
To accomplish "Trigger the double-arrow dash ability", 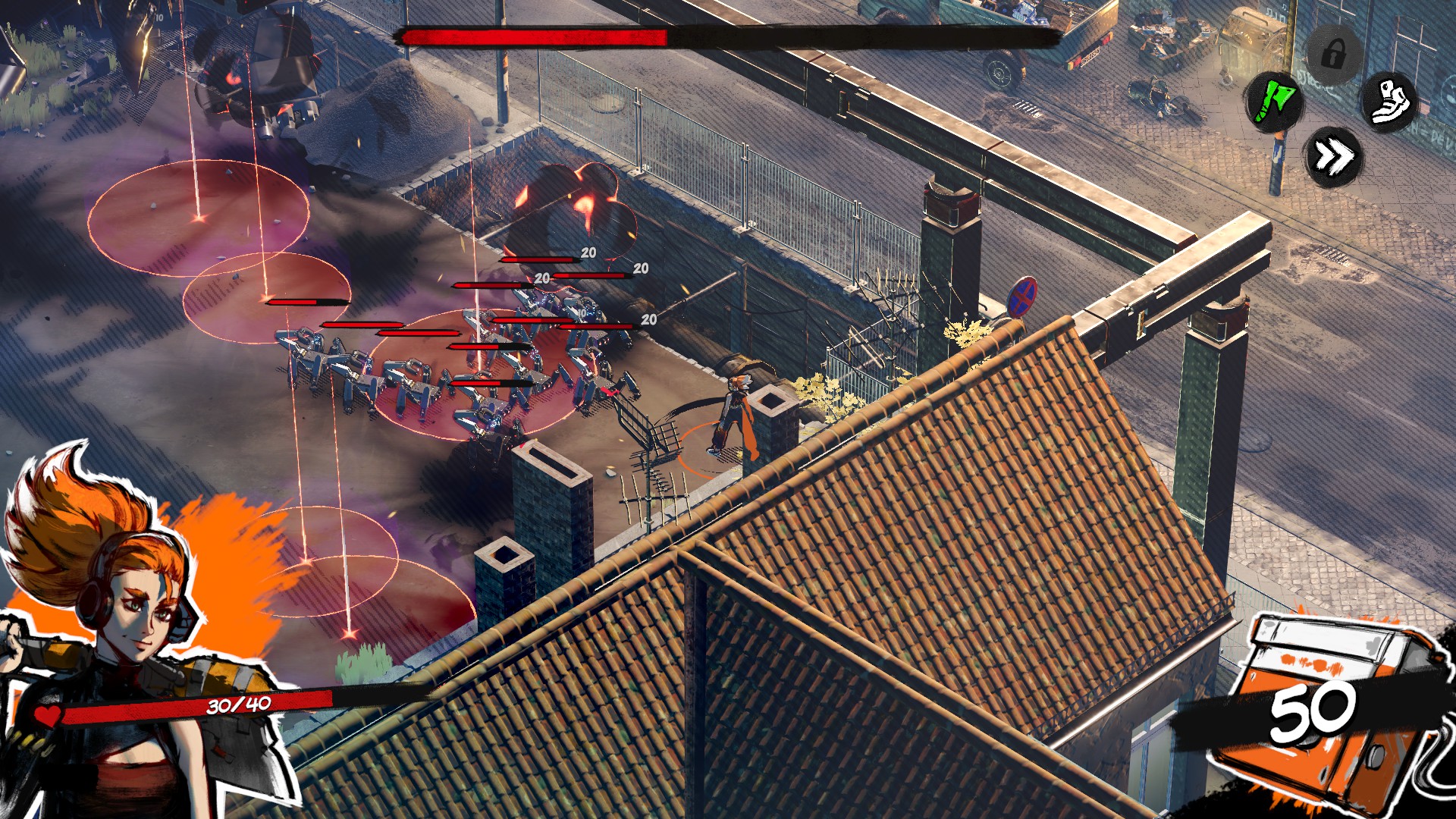I will (1333, 157).
